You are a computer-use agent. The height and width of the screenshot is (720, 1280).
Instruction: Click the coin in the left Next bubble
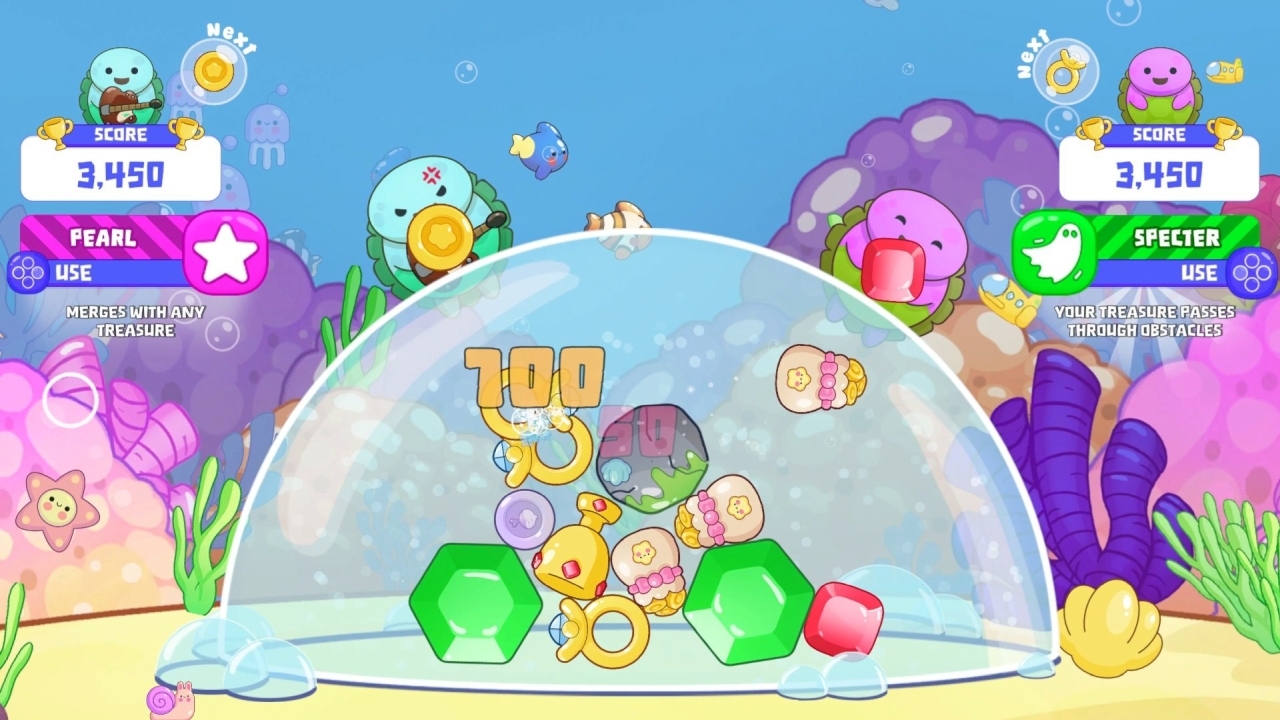coord(214,71)
